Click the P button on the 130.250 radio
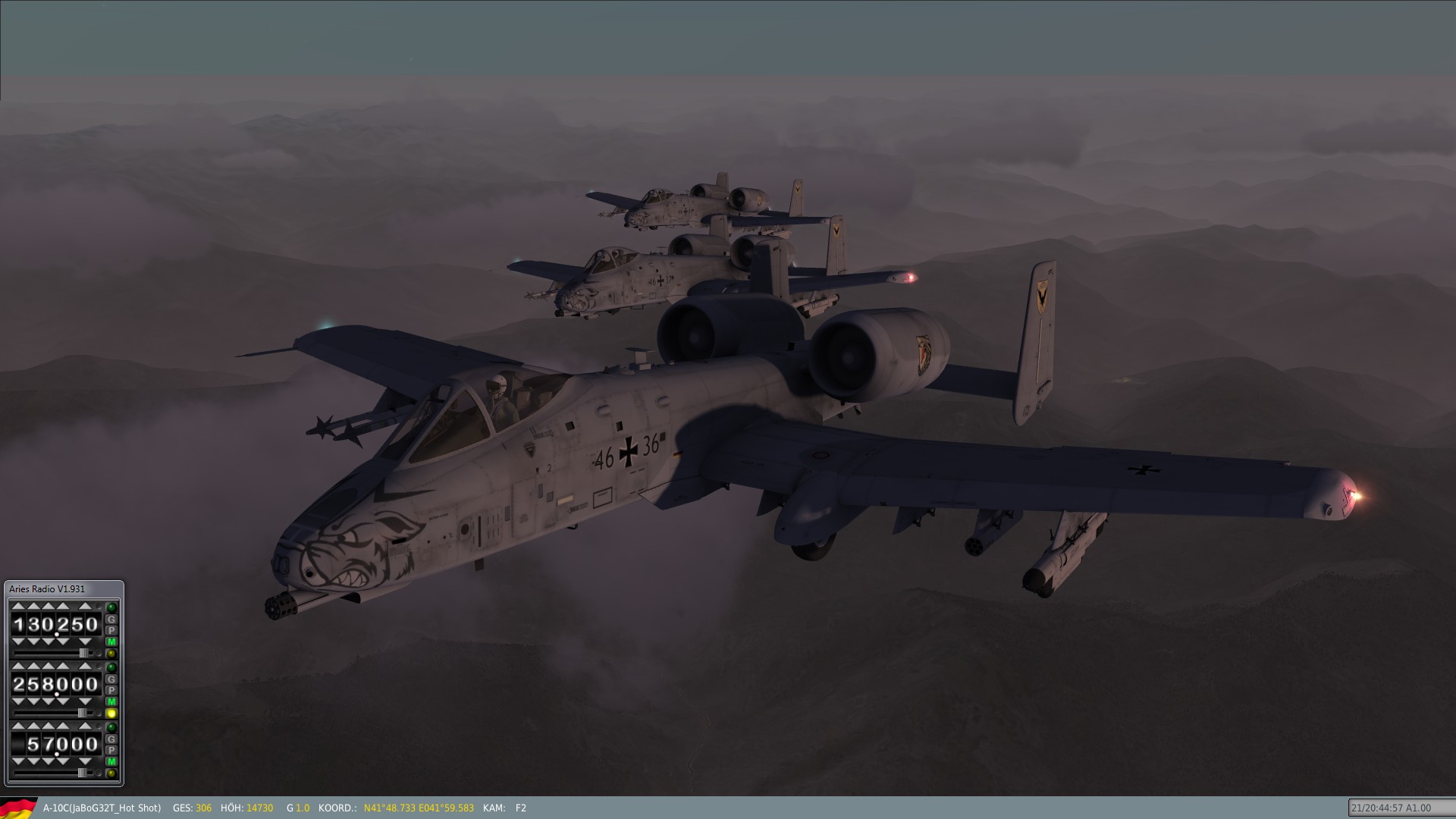The image size is (1456, 819). pyautogui.click(x=111, y=630)
